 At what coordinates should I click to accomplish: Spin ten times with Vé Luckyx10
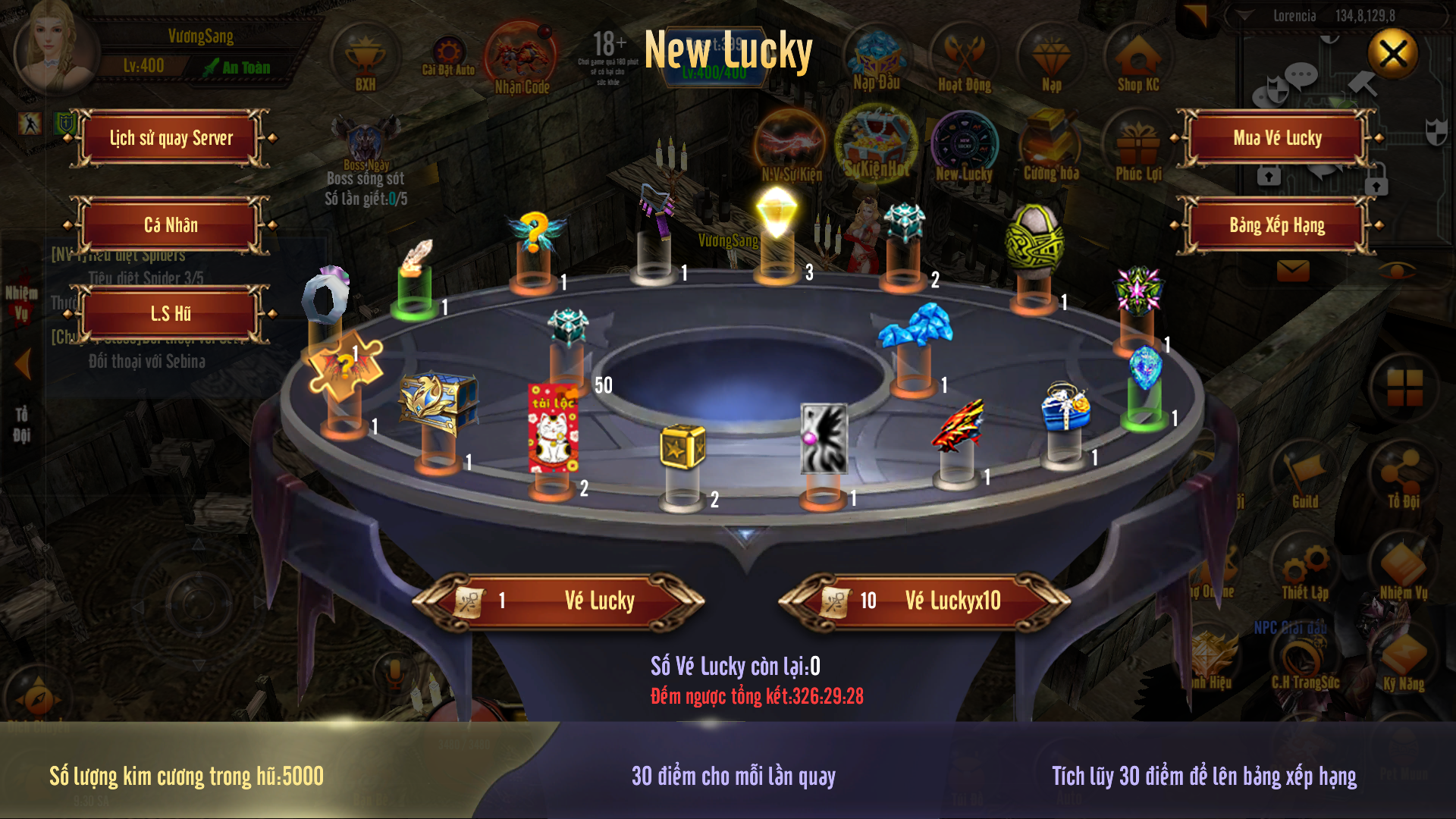[925, 601]
